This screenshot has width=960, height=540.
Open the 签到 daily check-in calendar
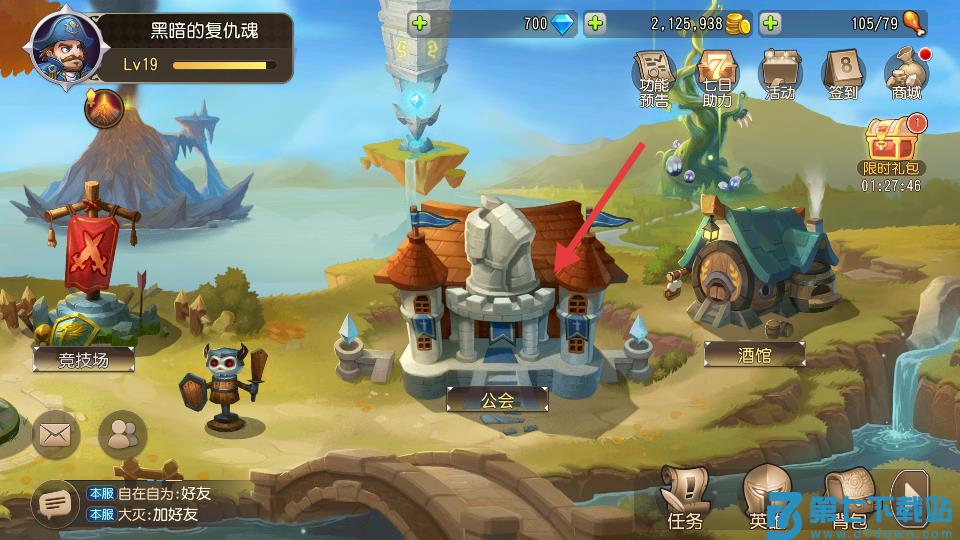coord(843,76)
